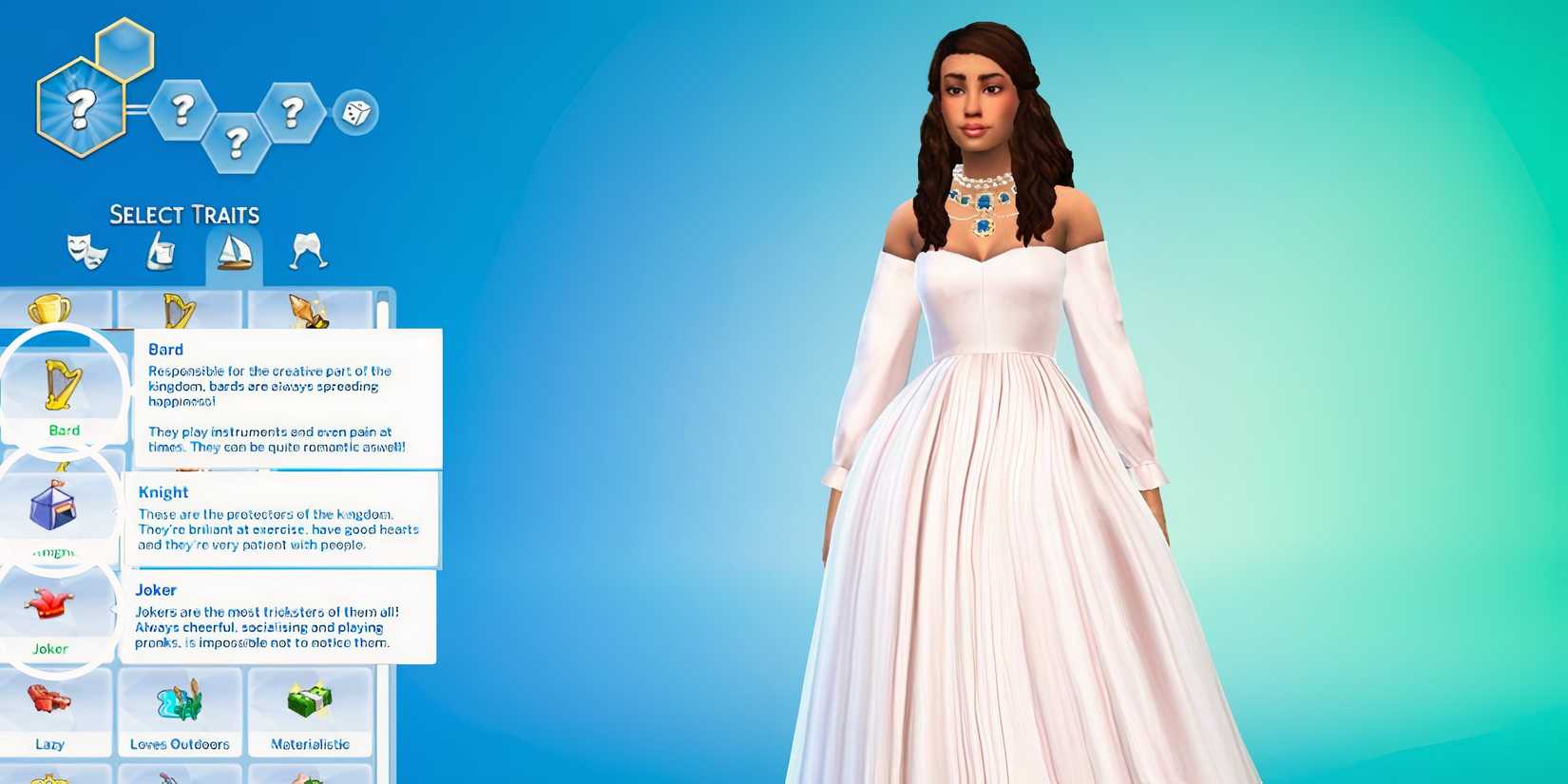Select the crown trait icon at bottom

click(46, 777)
